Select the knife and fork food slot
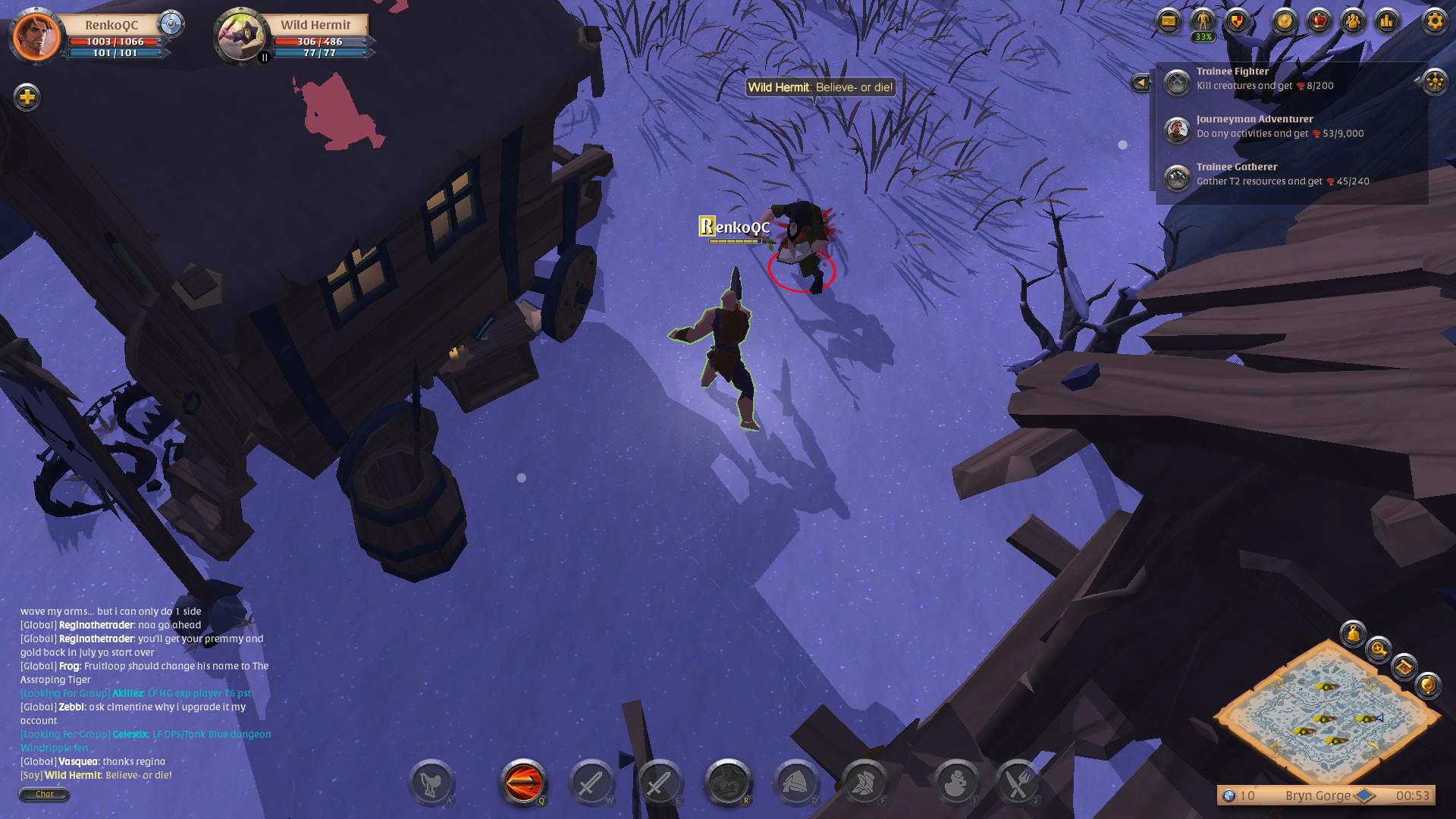 [1018, 783]
